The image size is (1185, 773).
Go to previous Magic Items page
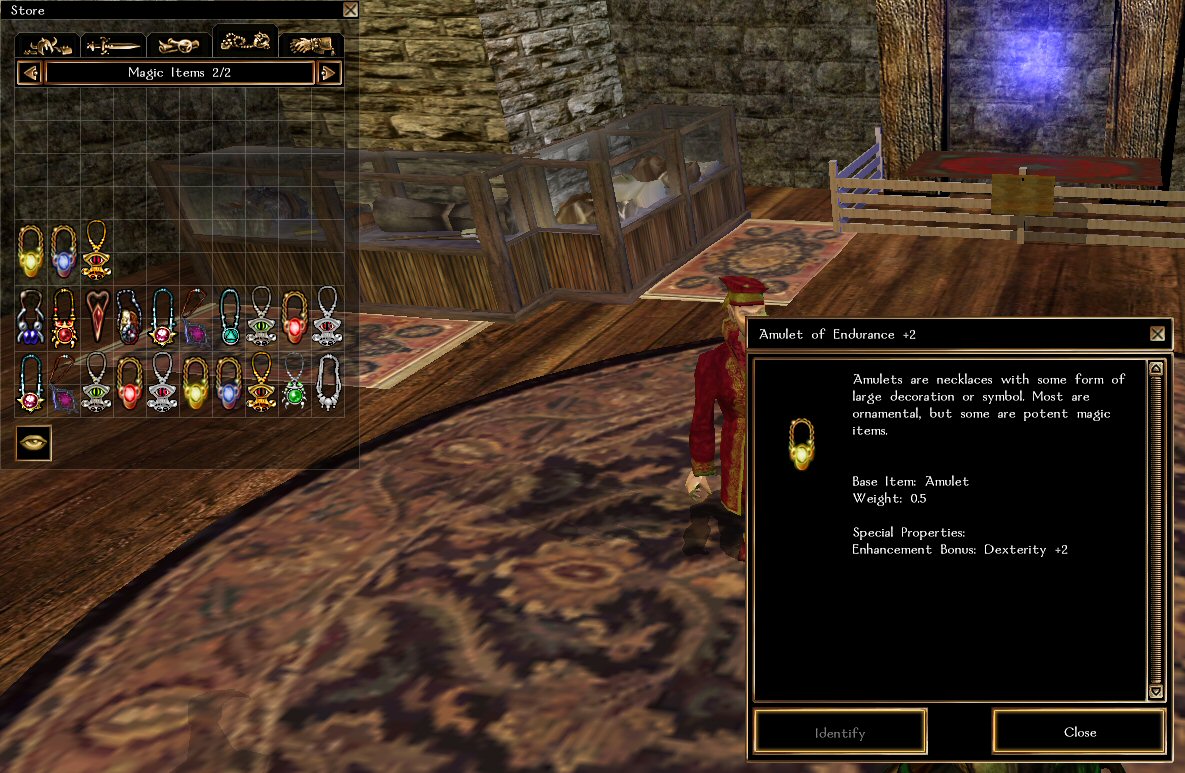pos(29,73)
